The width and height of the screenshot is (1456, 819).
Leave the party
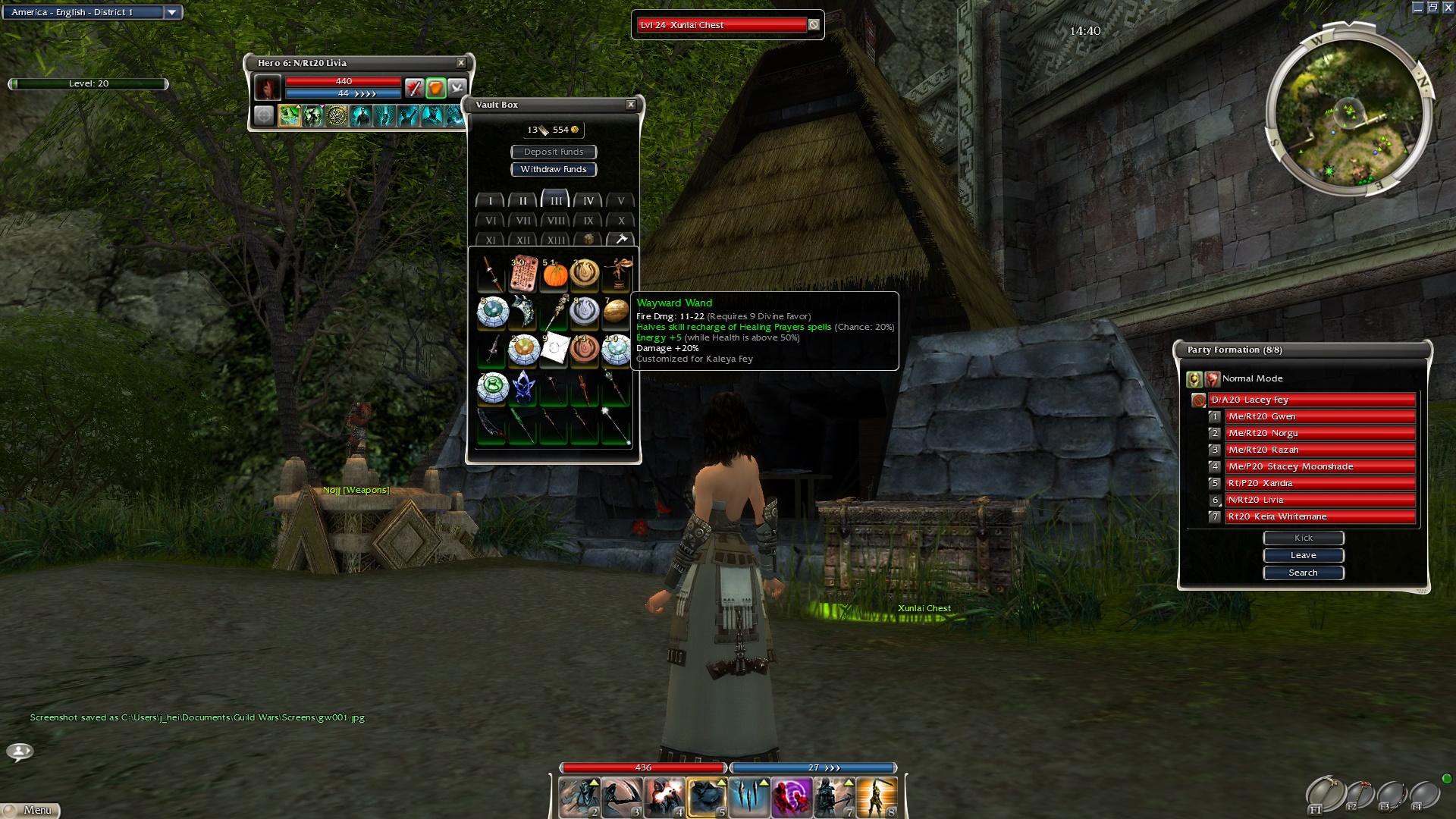point(1303,555)
